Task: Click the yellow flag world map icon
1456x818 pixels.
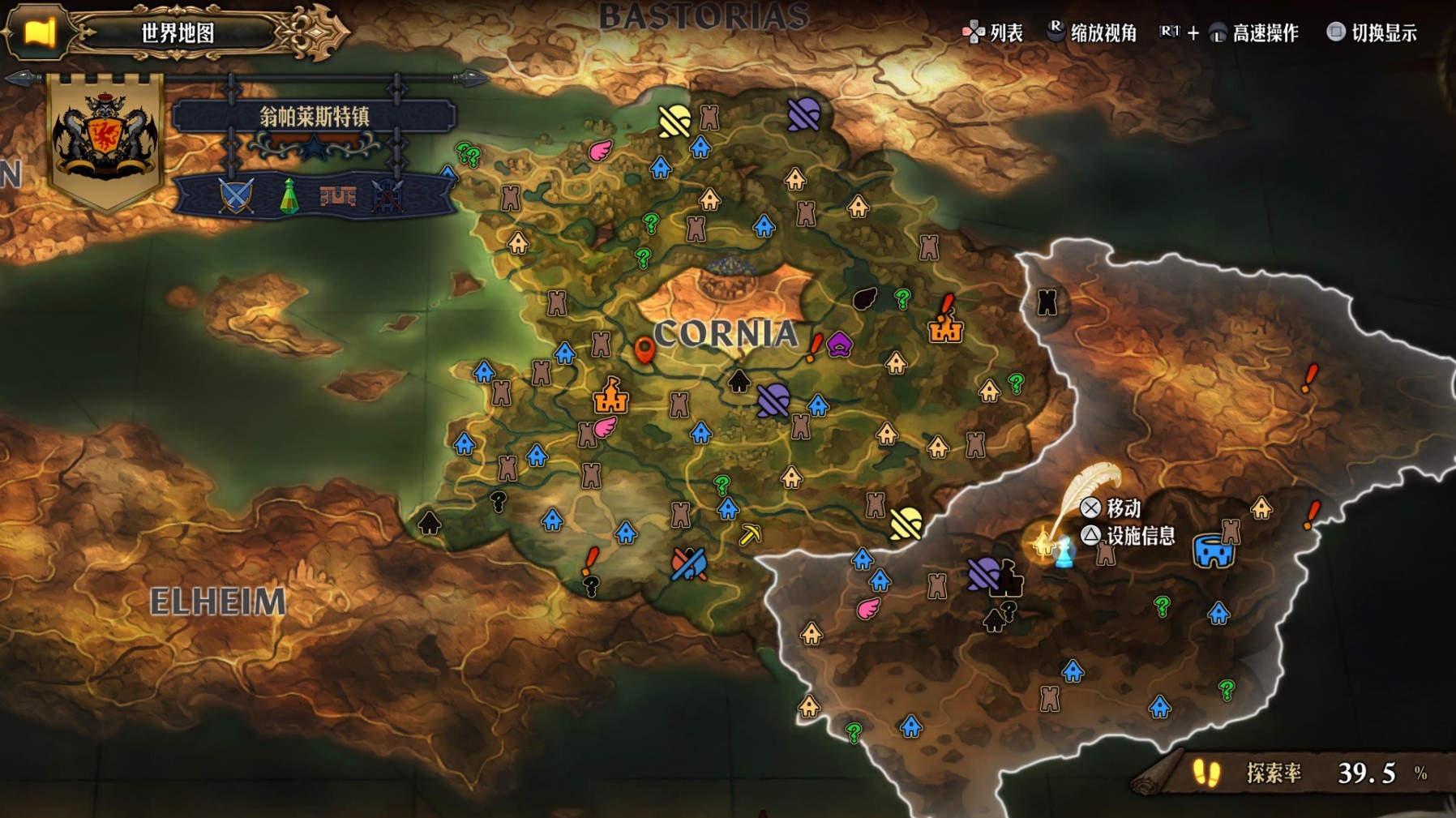Action: pos(38,32)
